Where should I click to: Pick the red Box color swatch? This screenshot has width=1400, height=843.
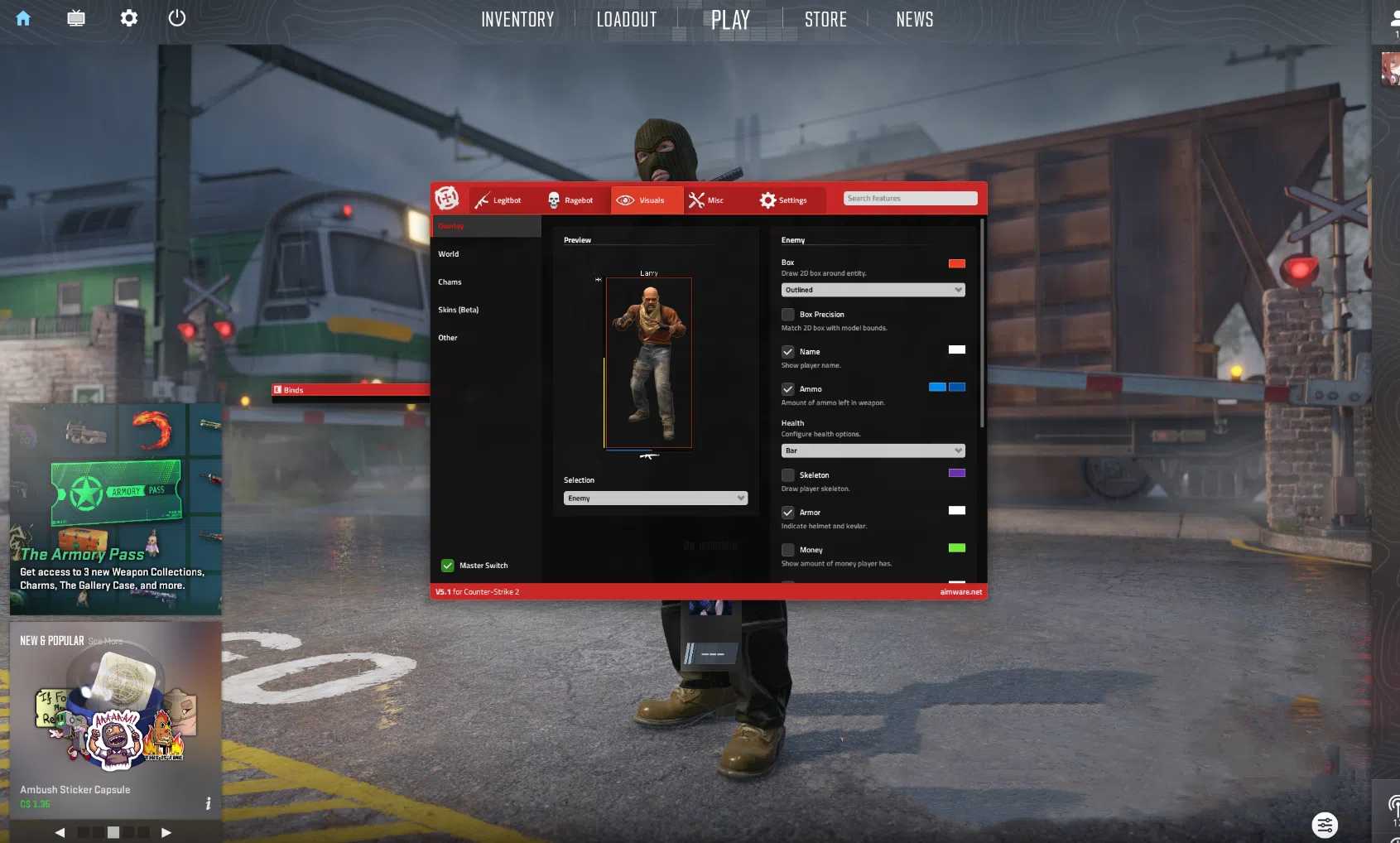pos(956,263)
